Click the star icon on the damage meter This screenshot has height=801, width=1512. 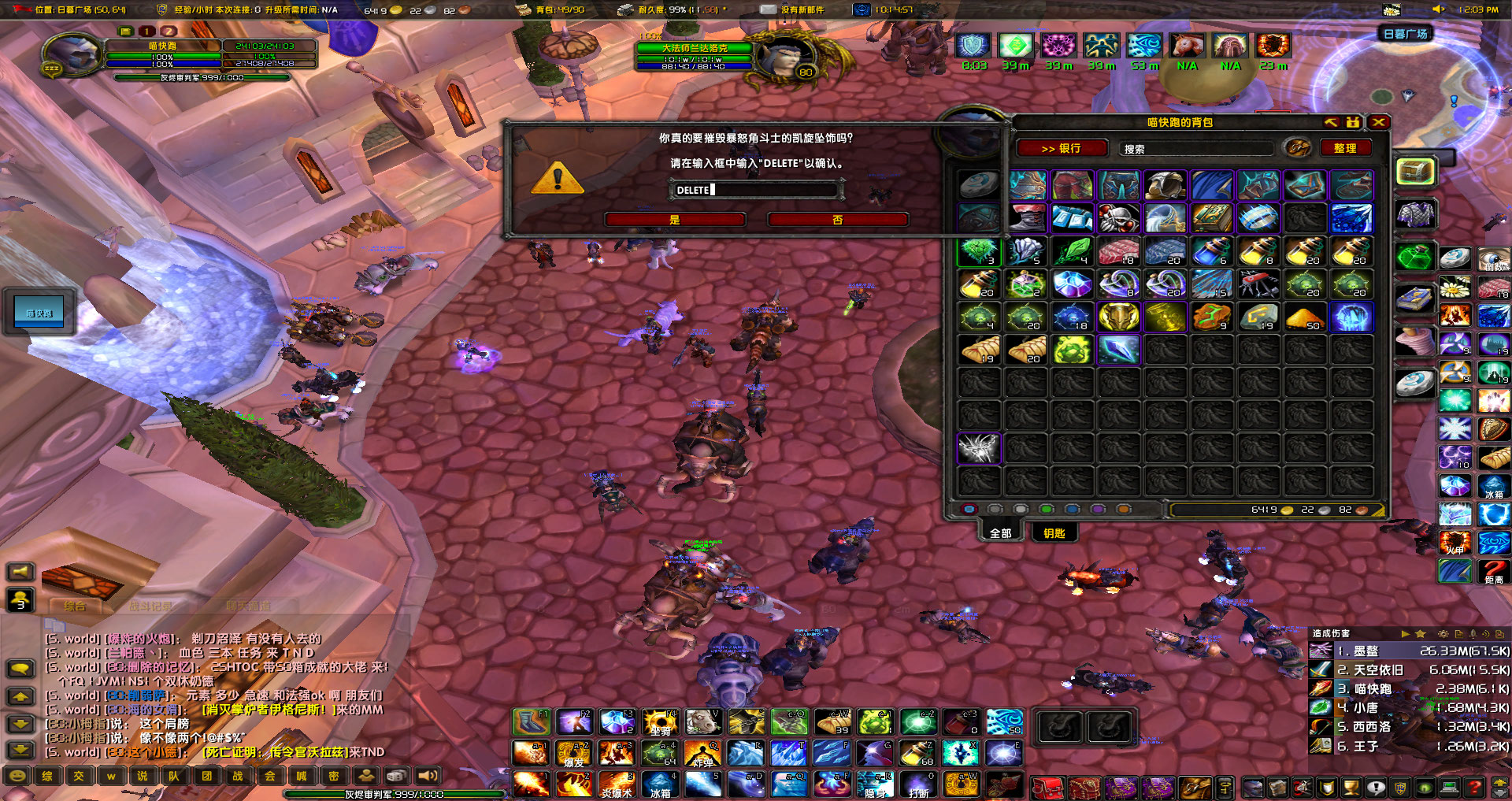coord(1421,634)
